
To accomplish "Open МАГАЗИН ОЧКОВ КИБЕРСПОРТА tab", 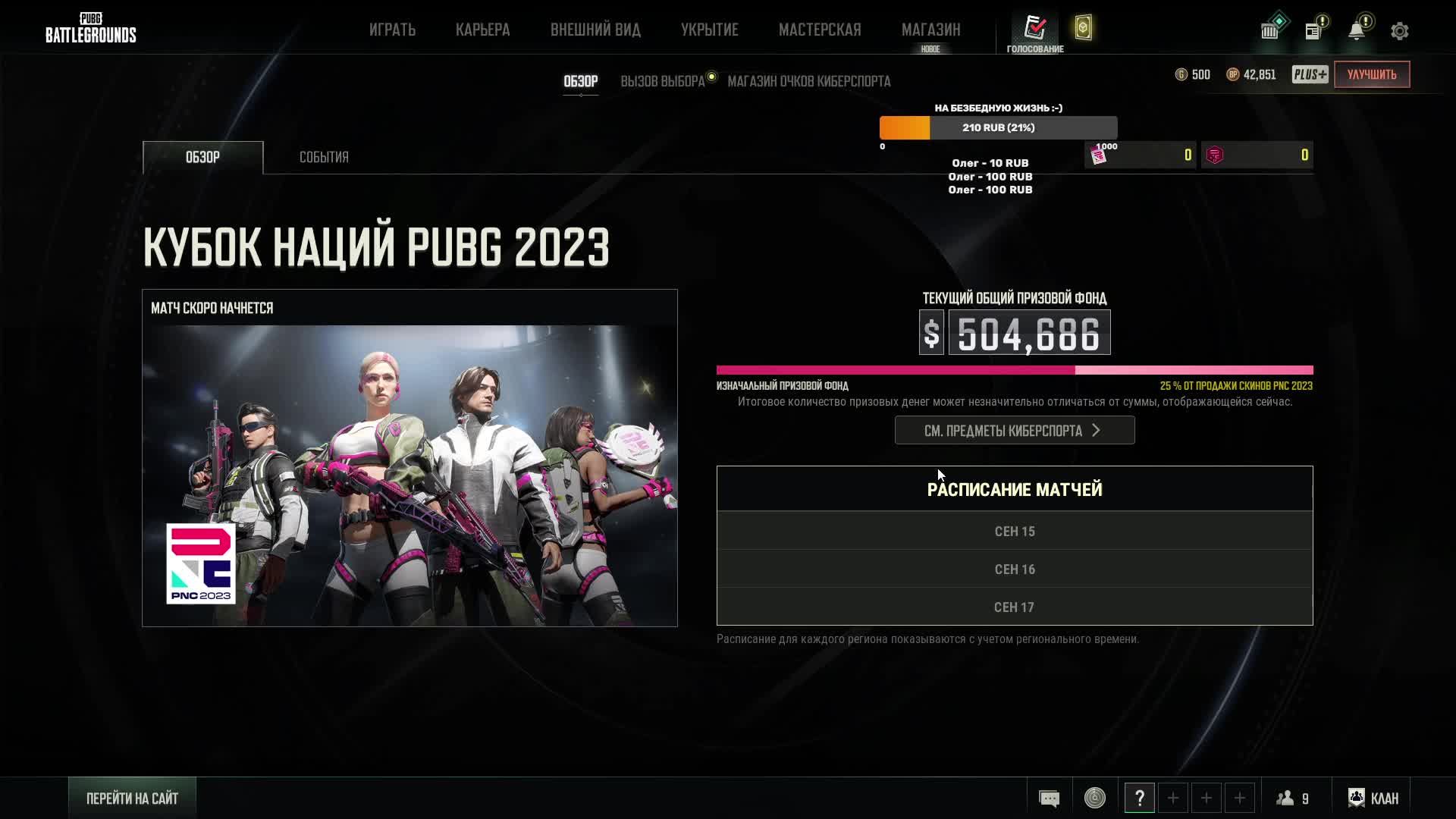I will tap(809, 81).
